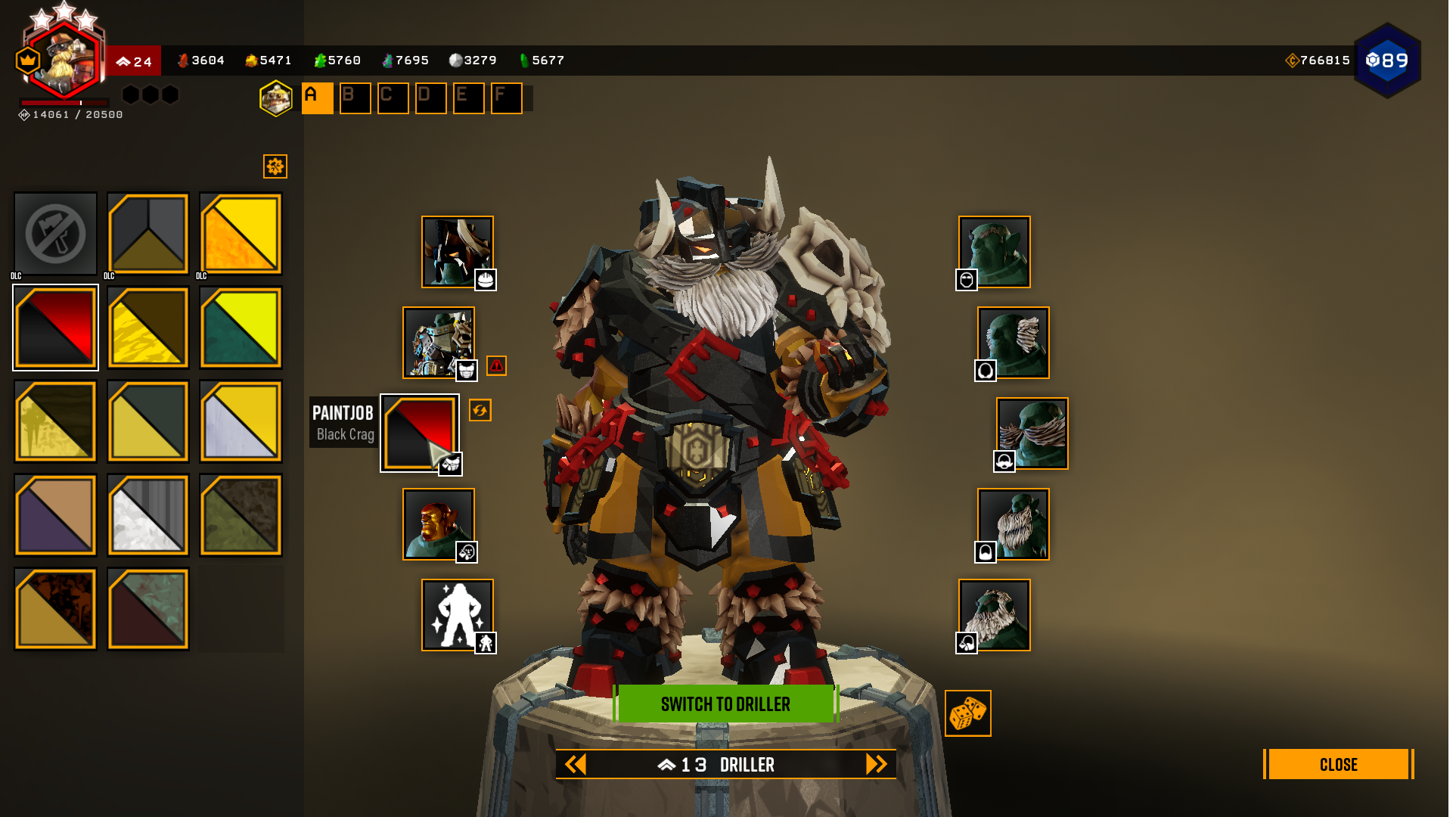Image resolution: width=1456 pixels, height=817 pixels.
Task: Choose loadout tab F
Action: tap(506, 98)
